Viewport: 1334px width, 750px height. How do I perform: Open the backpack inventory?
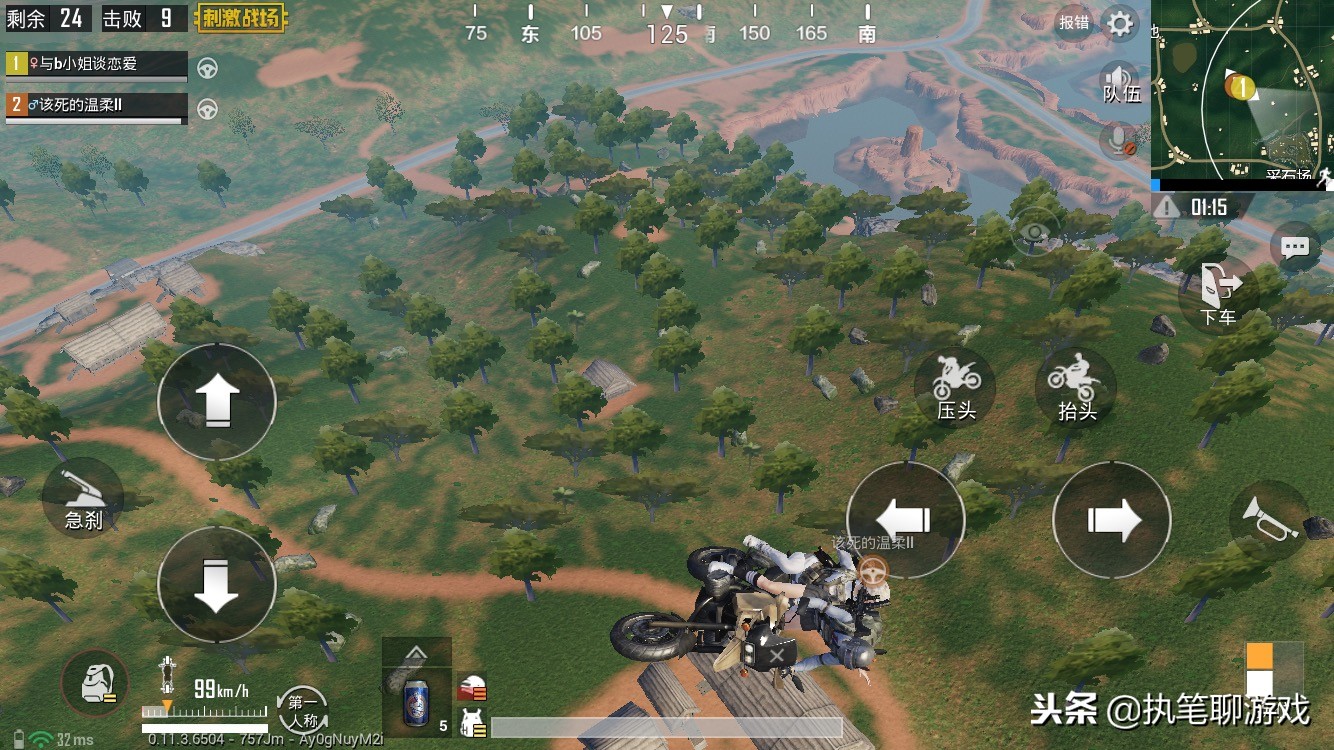point(95,683)
